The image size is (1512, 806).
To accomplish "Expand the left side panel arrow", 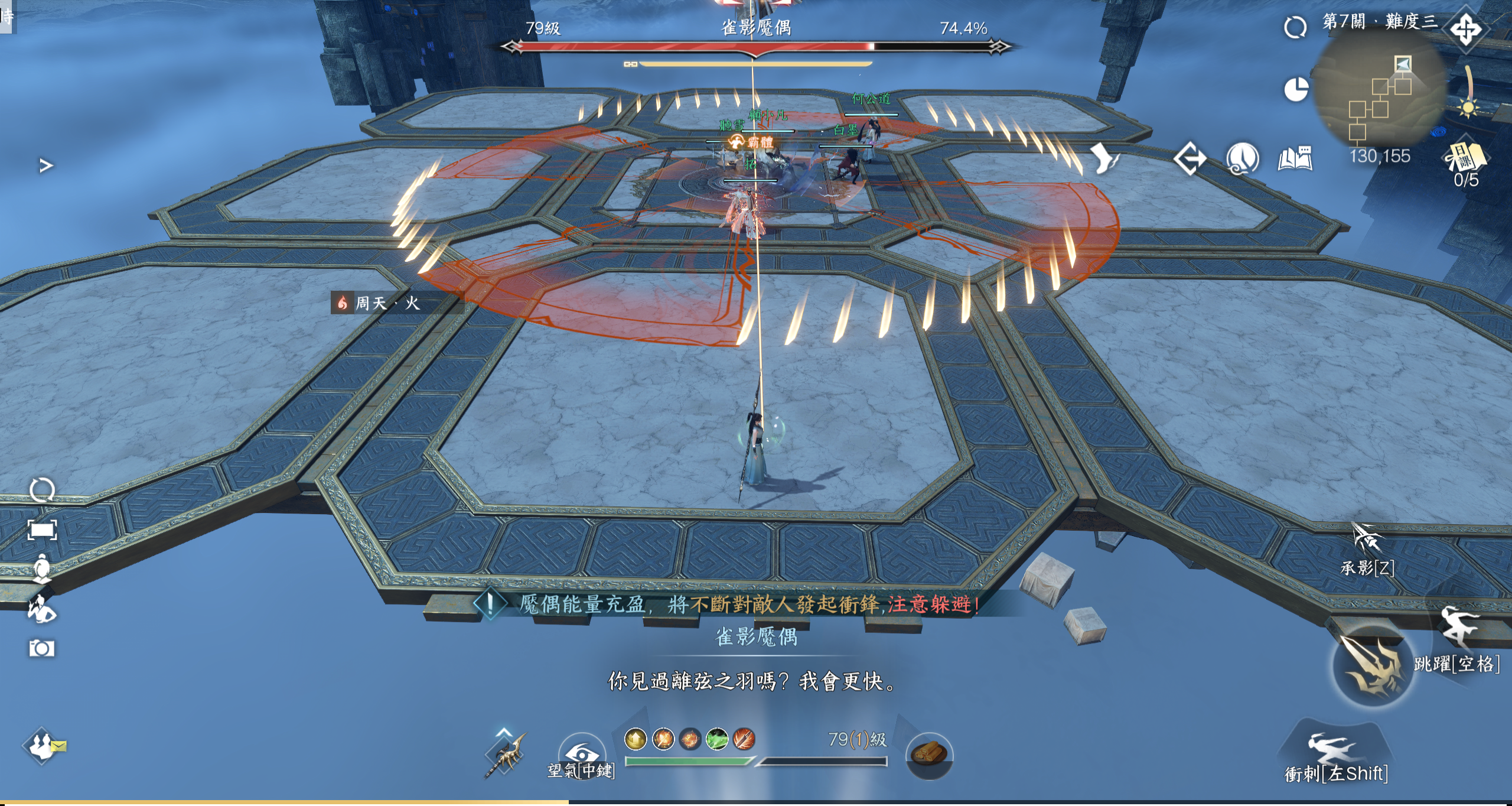I will [x=46, y=165].
